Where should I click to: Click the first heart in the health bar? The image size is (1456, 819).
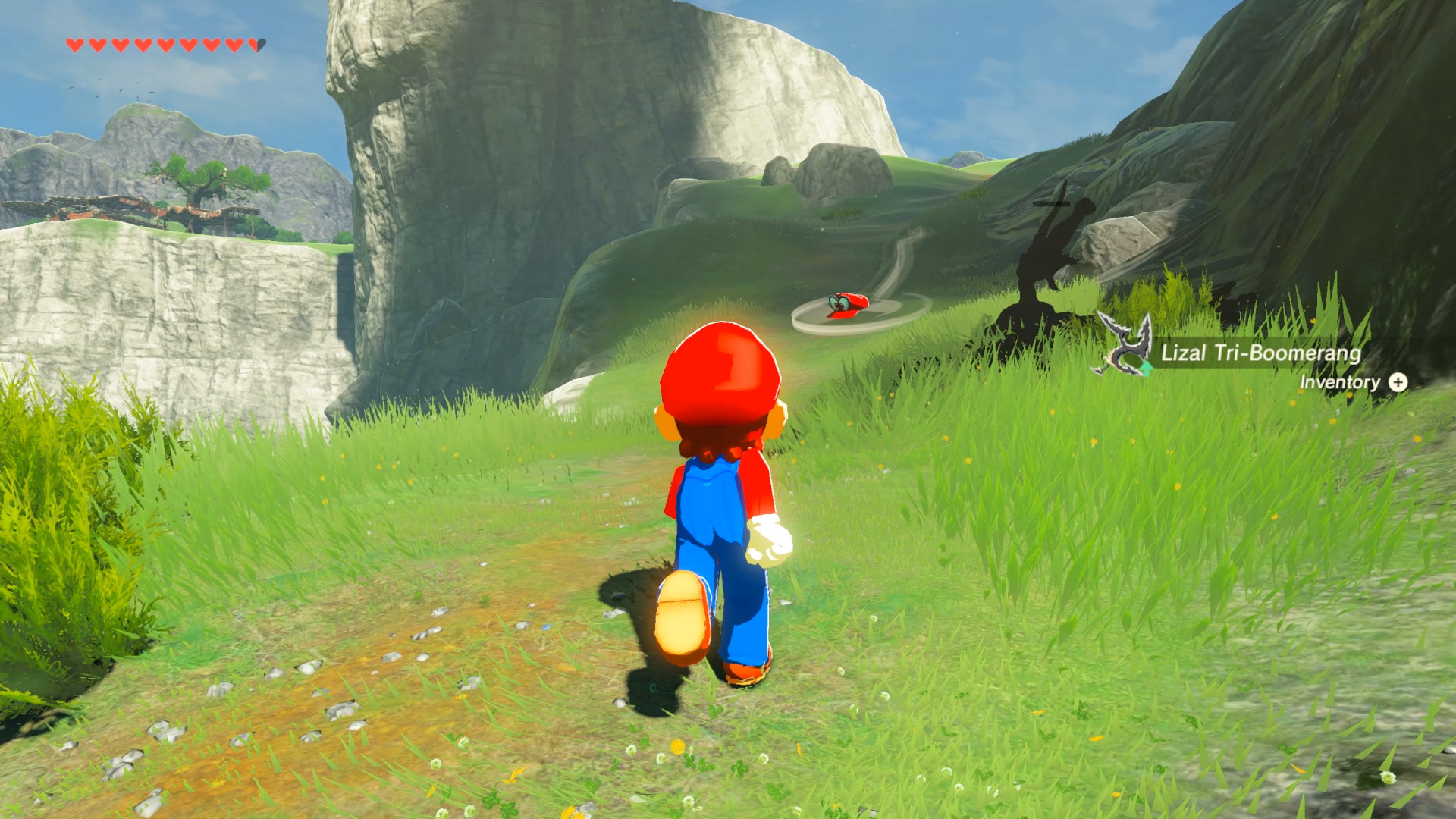[74, 43]
